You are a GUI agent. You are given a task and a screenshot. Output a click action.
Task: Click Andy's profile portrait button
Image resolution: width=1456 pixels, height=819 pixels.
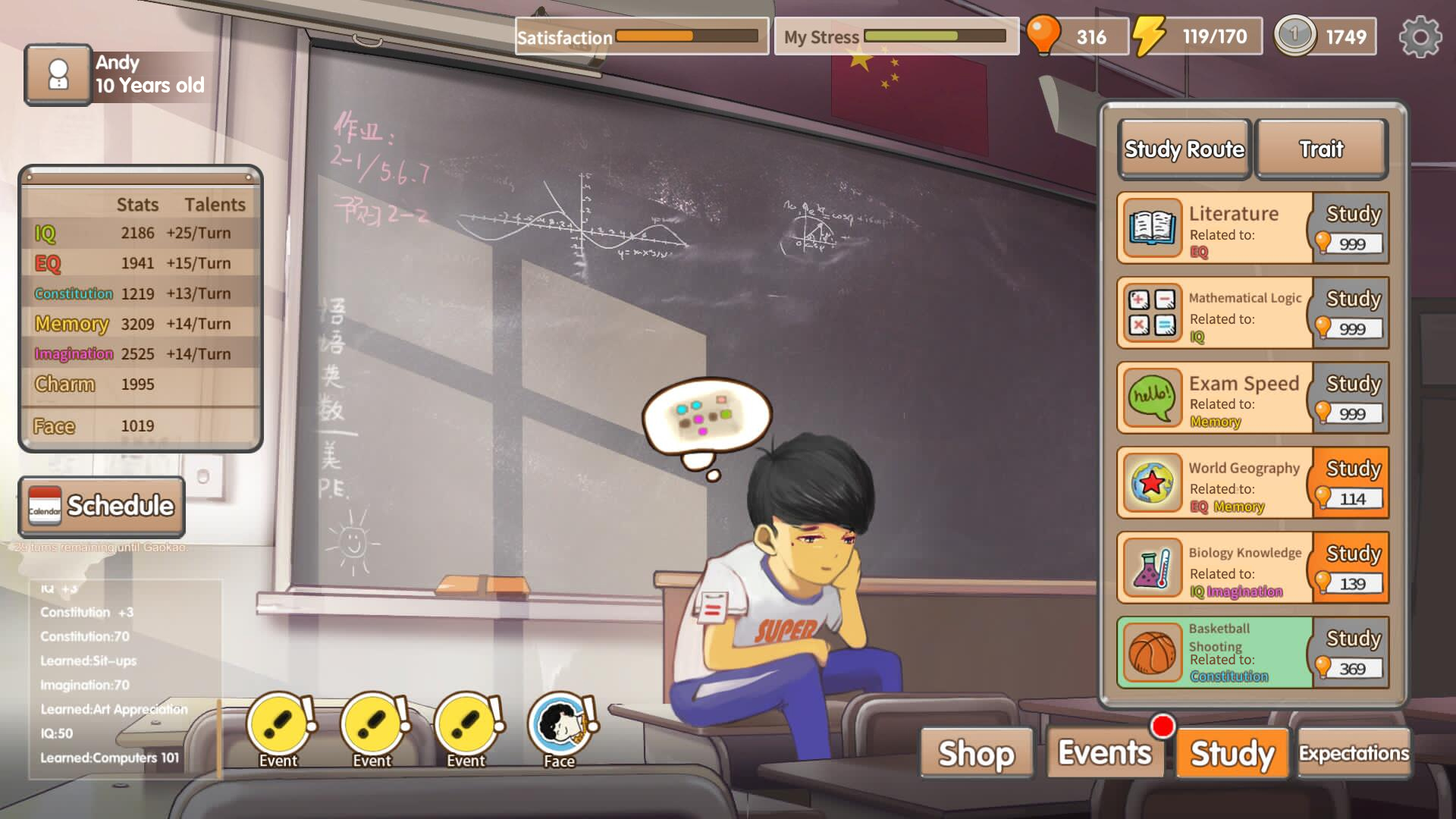click(58, 75)
